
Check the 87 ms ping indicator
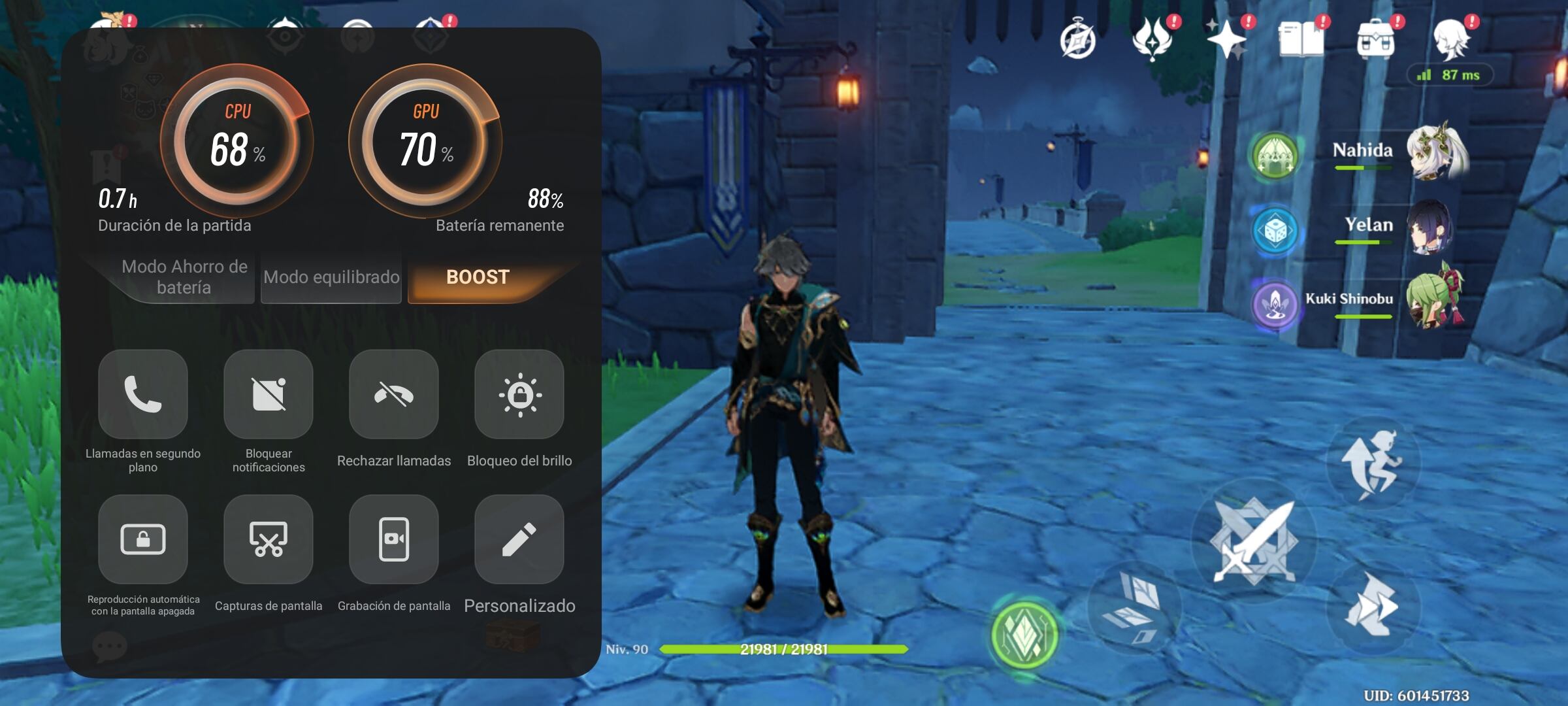tap(1449, 75)
